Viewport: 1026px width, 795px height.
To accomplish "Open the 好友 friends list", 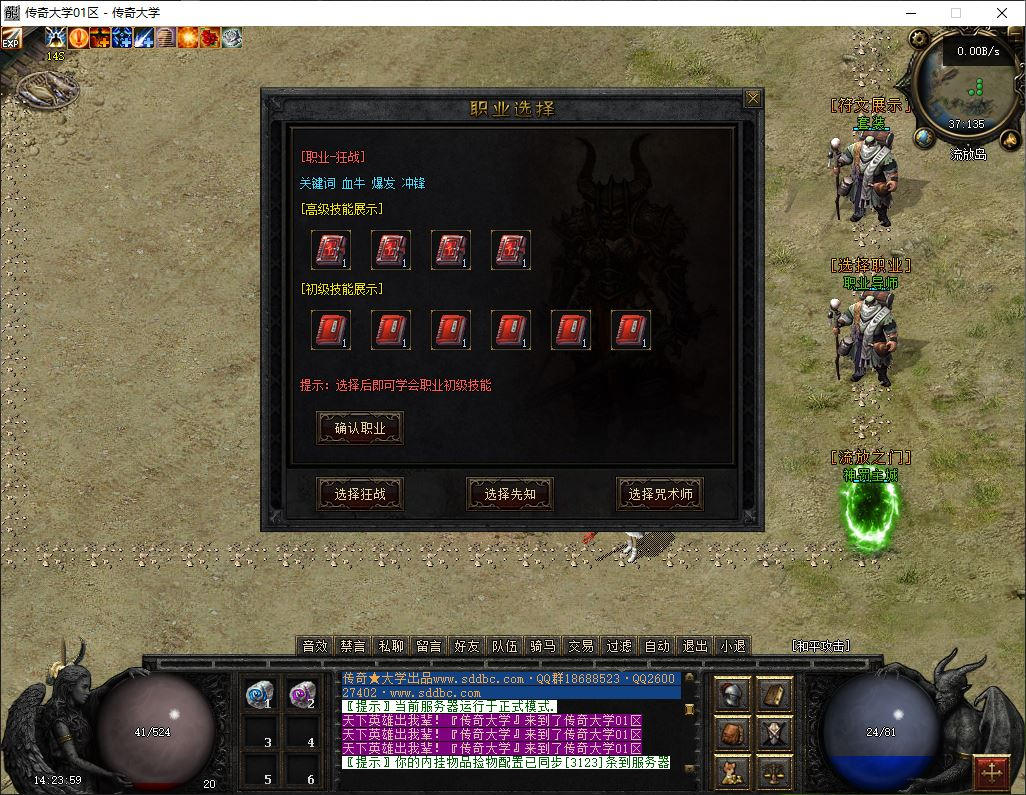I will point(467,646).
